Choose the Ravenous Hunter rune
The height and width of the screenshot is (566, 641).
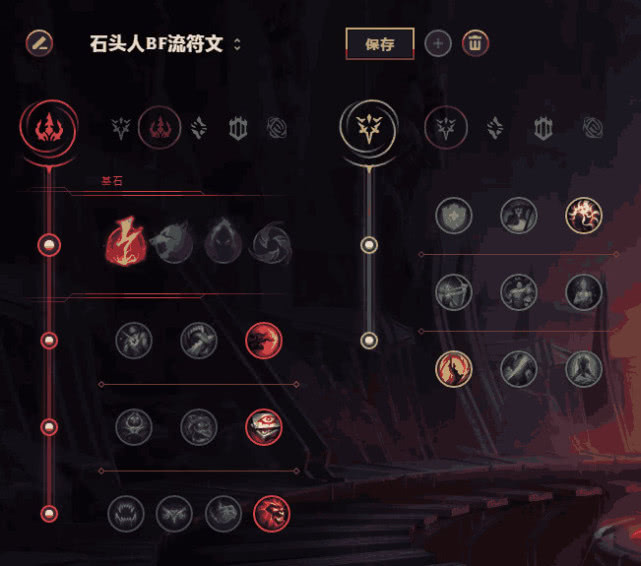126,513
